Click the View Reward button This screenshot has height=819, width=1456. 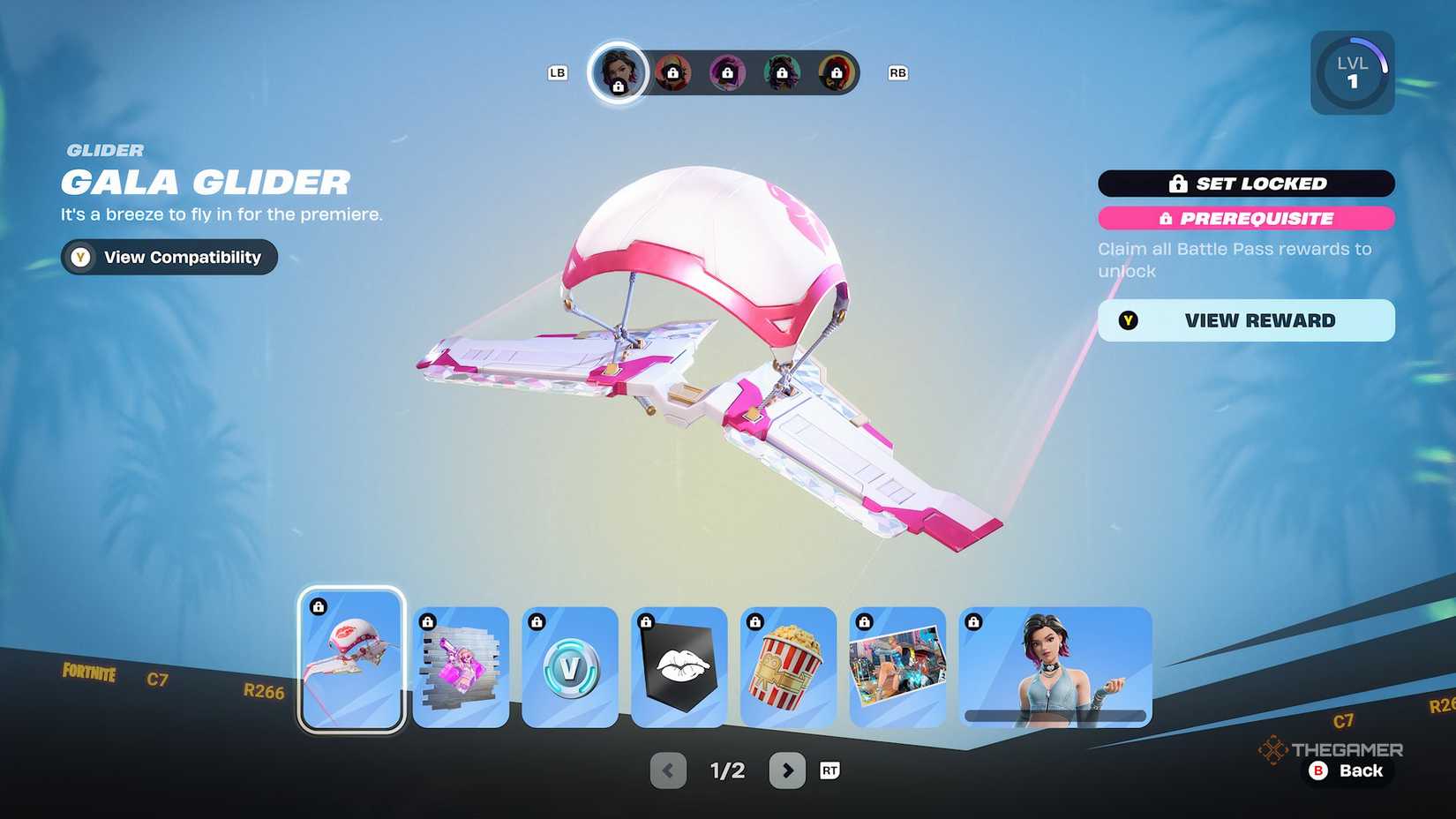coord(1245,320)
